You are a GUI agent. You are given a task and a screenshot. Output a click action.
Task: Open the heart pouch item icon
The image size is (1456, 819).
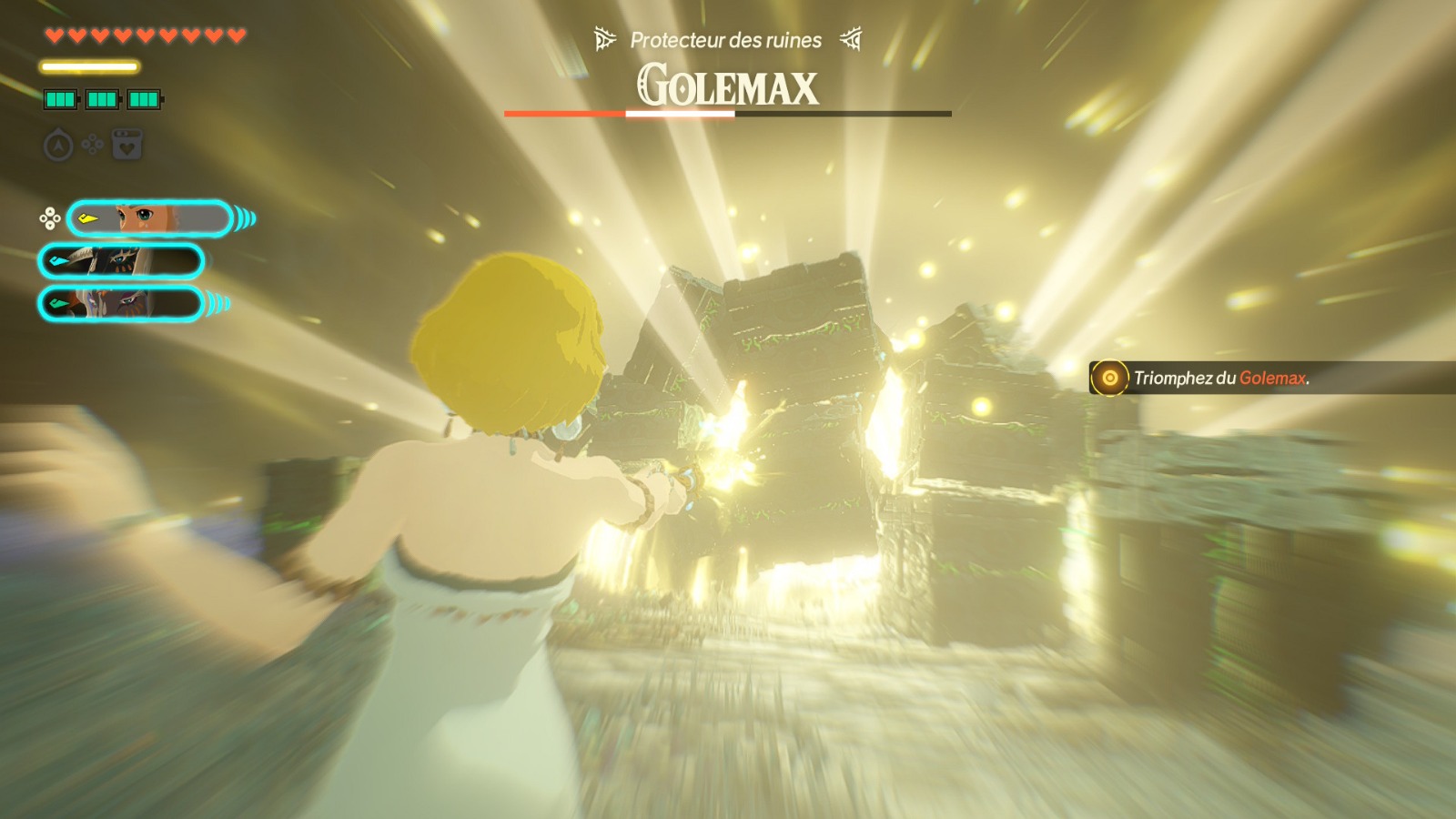[127, 146]
